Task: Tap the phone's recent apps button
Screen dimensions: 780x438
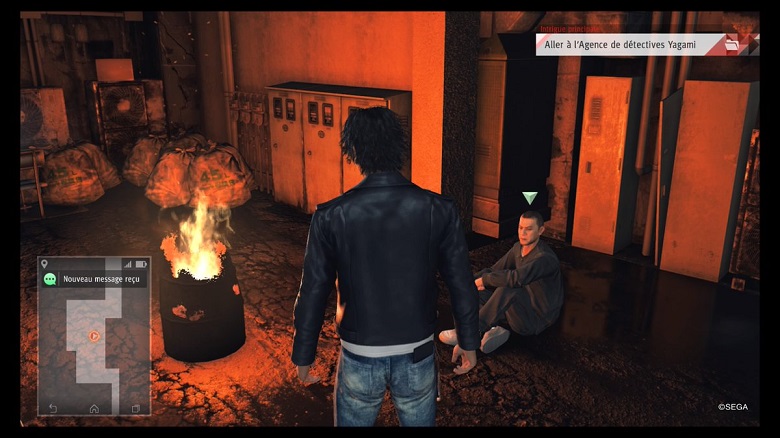Action: [x=135, y=408]
